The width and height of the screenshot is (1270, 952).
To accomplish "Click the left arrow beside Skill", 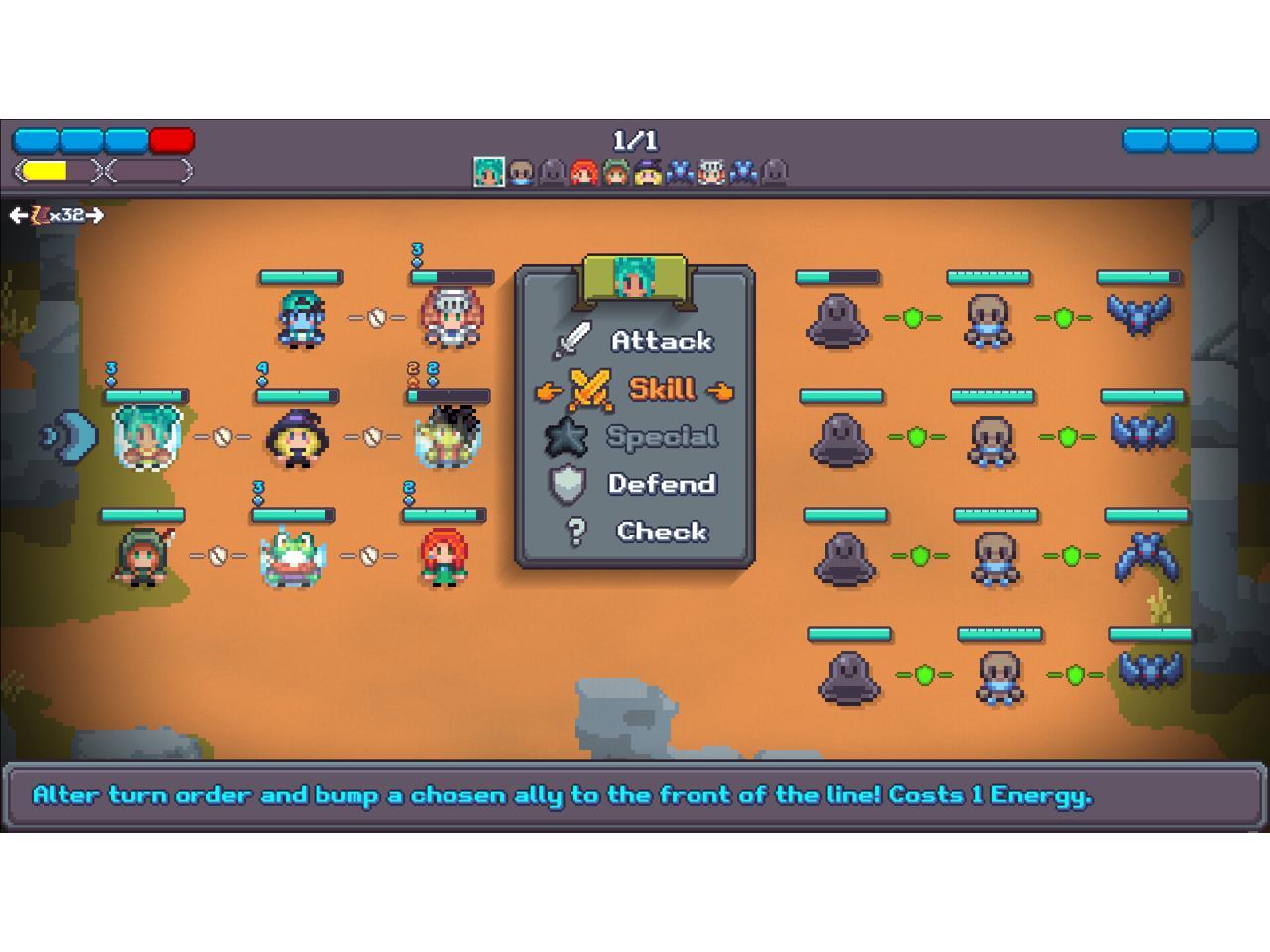I will coord(547,391).
